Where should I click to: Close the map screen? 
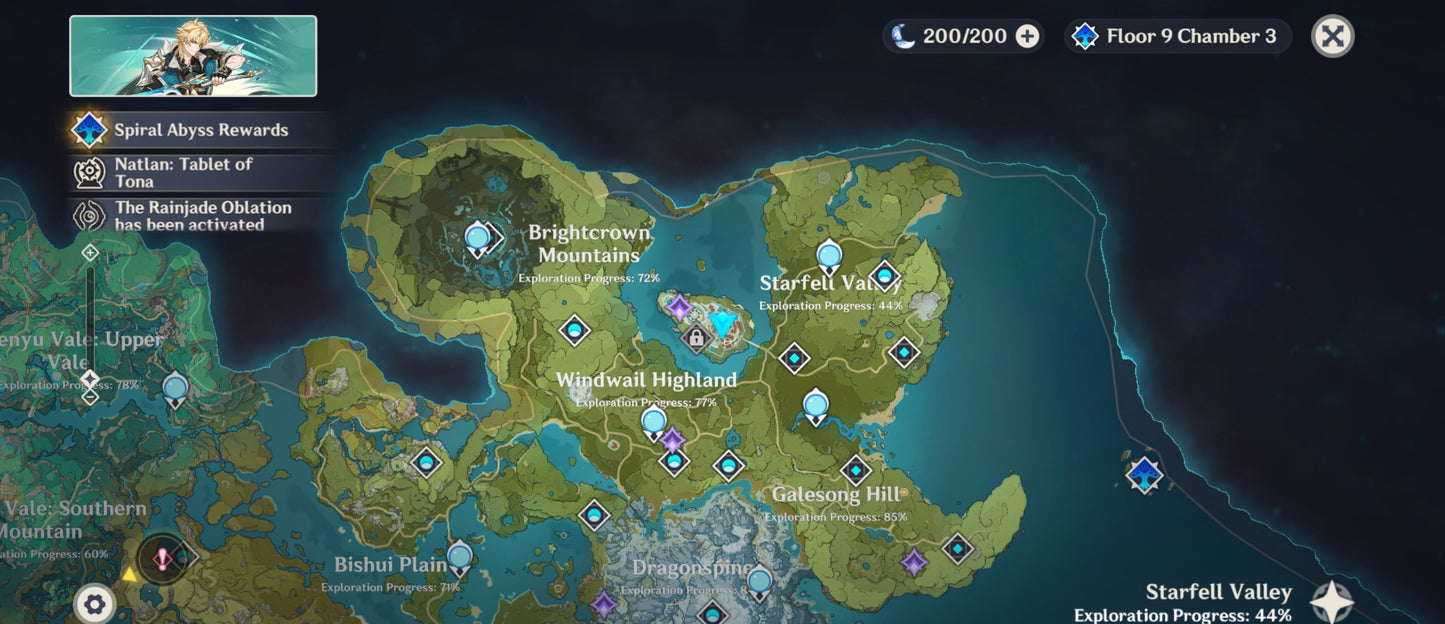1332,37
